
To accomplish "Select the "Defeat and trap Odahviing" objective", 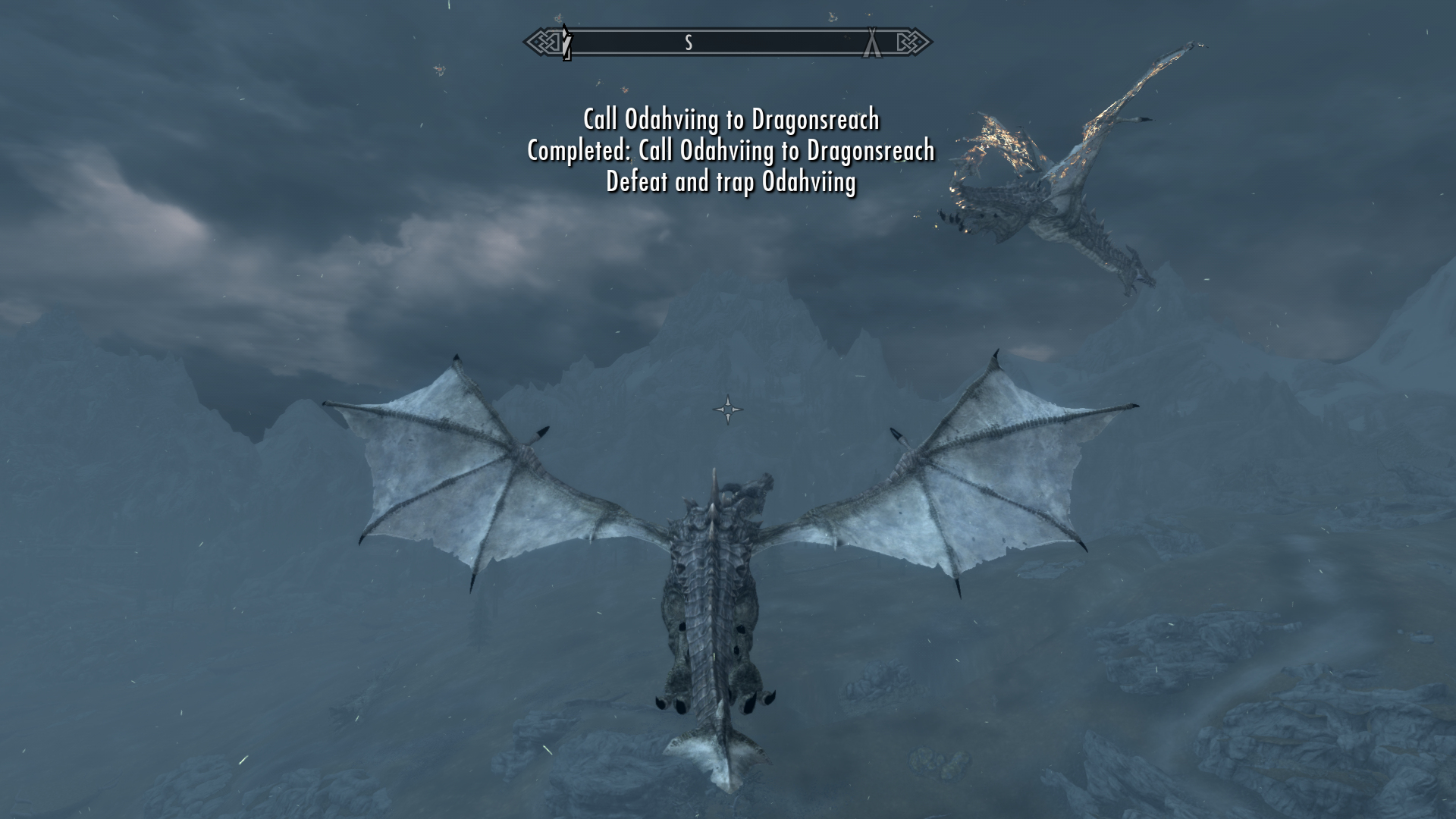I will point(731,182).
